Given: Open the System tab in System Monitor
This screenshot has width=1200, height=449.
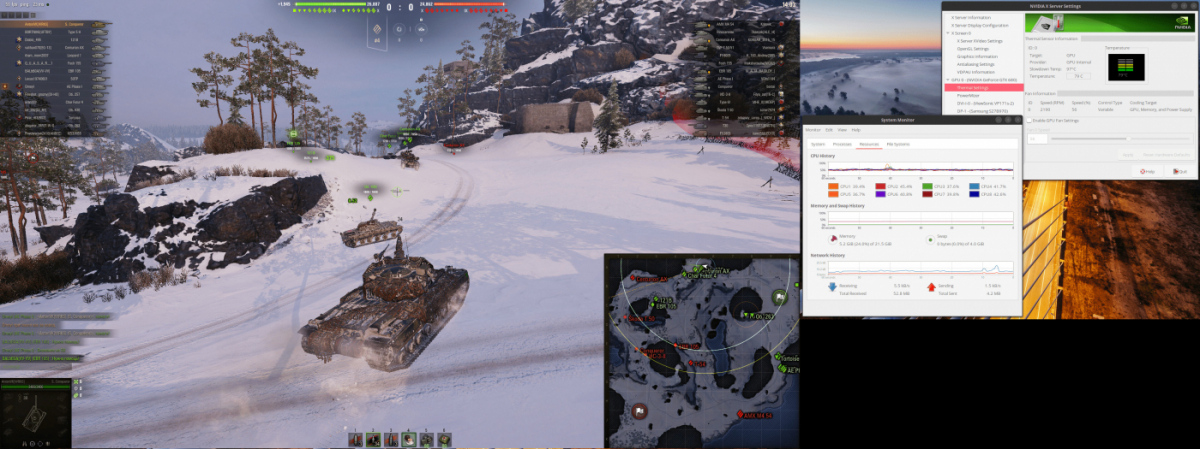Looking at the screenshot, I should (817, 144).
